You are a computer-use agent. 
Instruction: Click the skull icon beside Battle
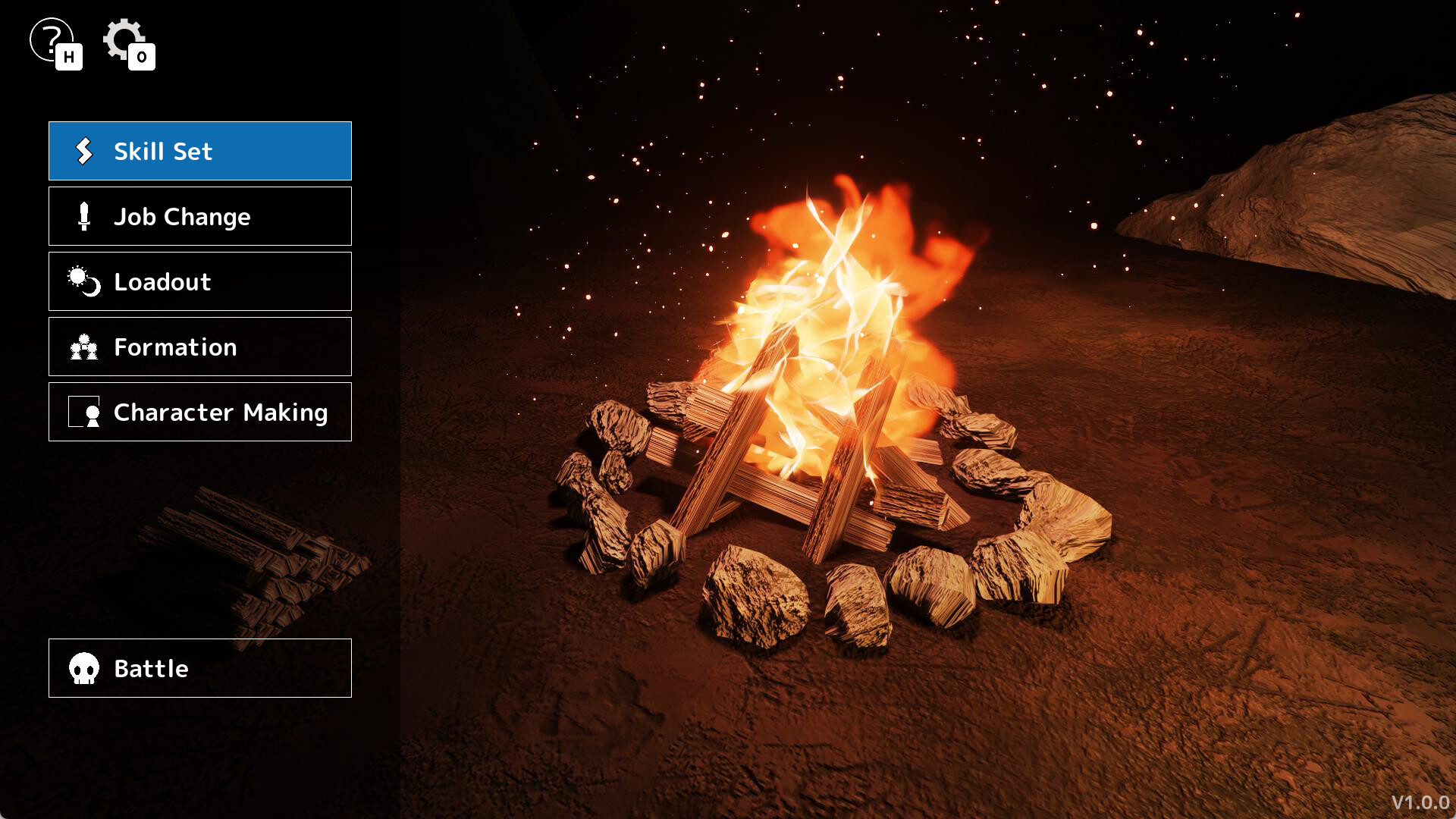click(x=83, y=668)
